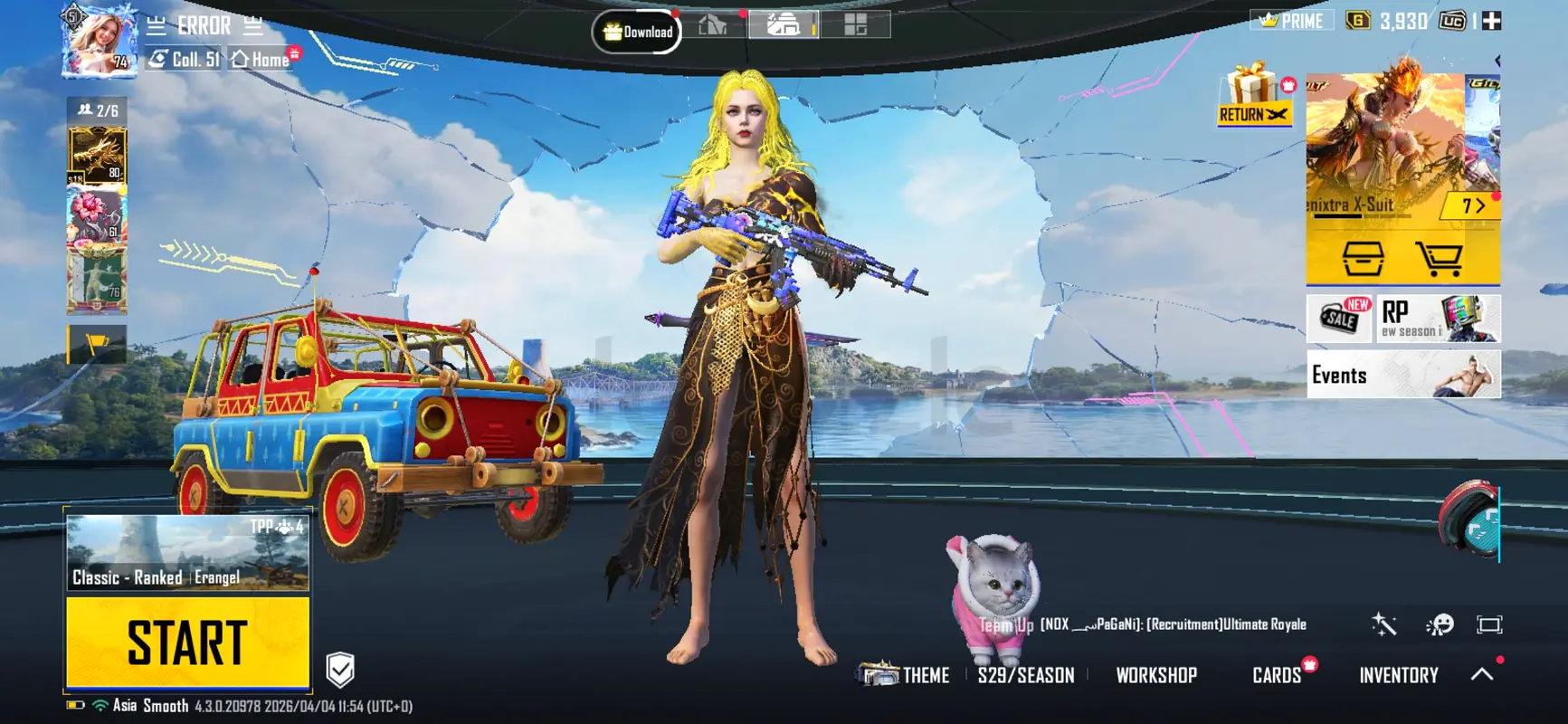Open the CARDS menu
The width and height of the screenshot is (1568, 724).
pyautogui.click(x=1277, y=675)
